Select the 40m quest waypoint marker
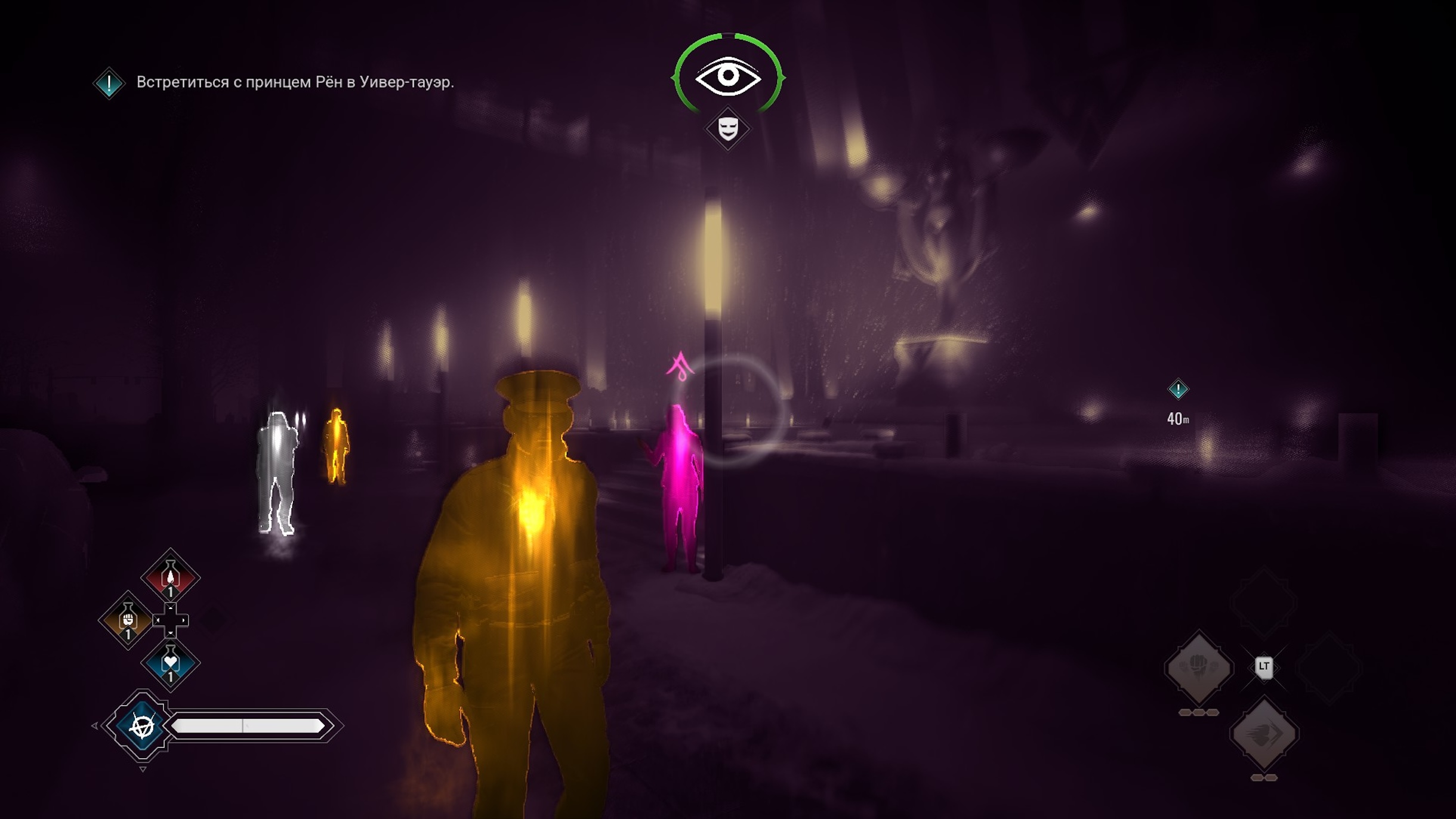Screen dimensions: 1456x819 click(x=1177, y=390)
